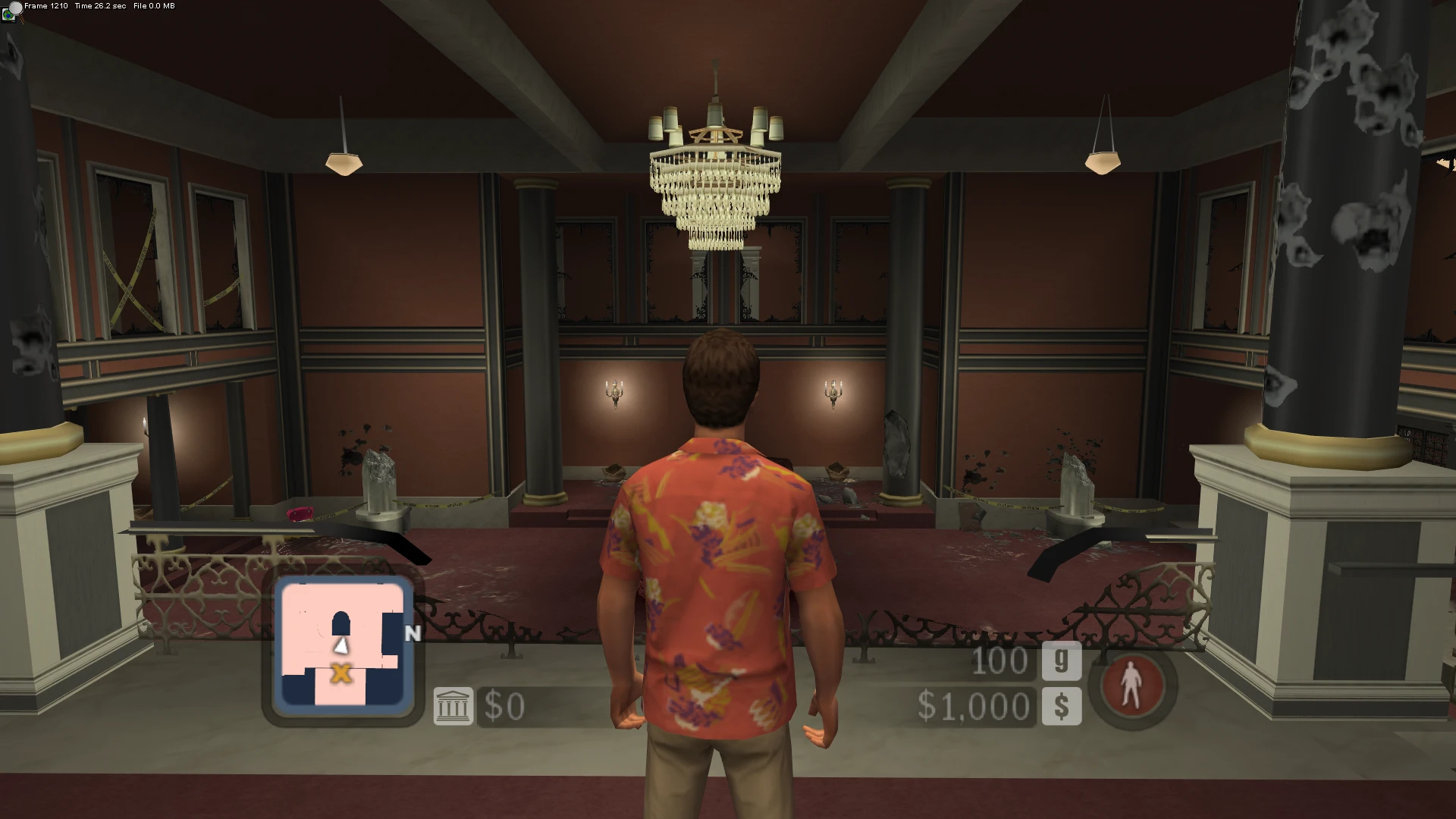Click the '100' respect counter value

(x=1000, y=661)
